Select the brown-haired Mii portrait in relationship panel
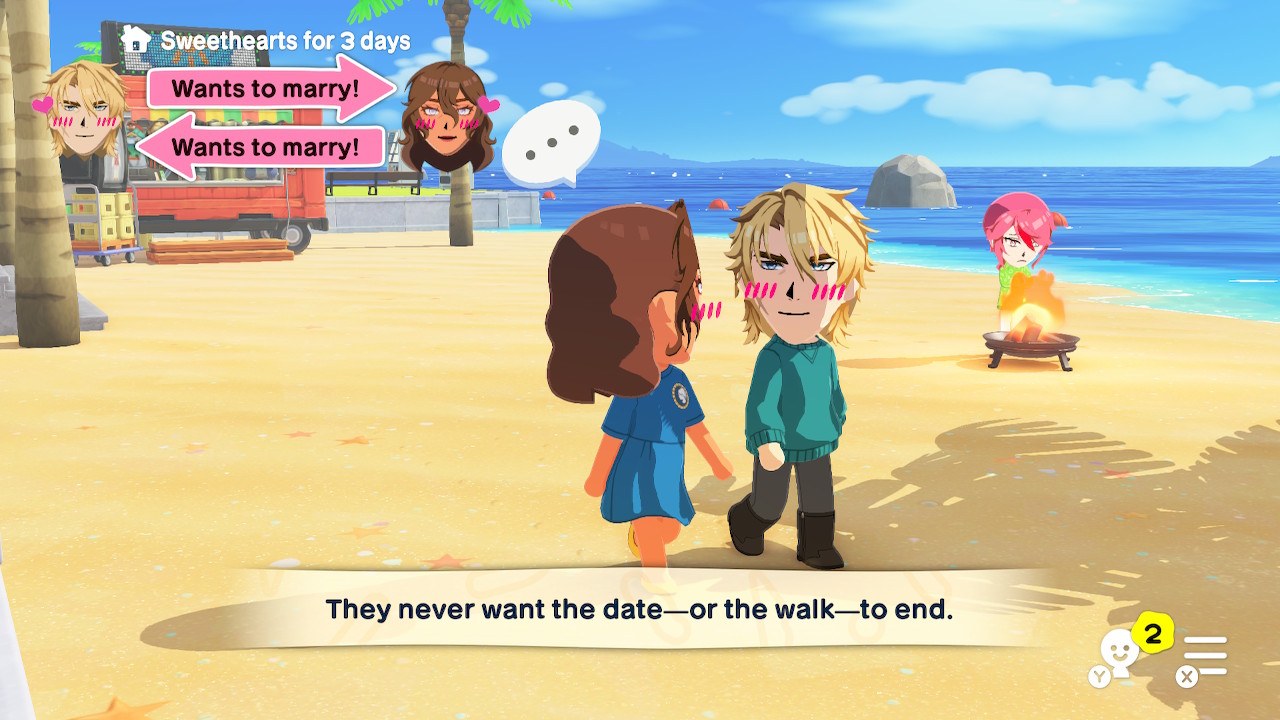 click(x=448, y=116)
